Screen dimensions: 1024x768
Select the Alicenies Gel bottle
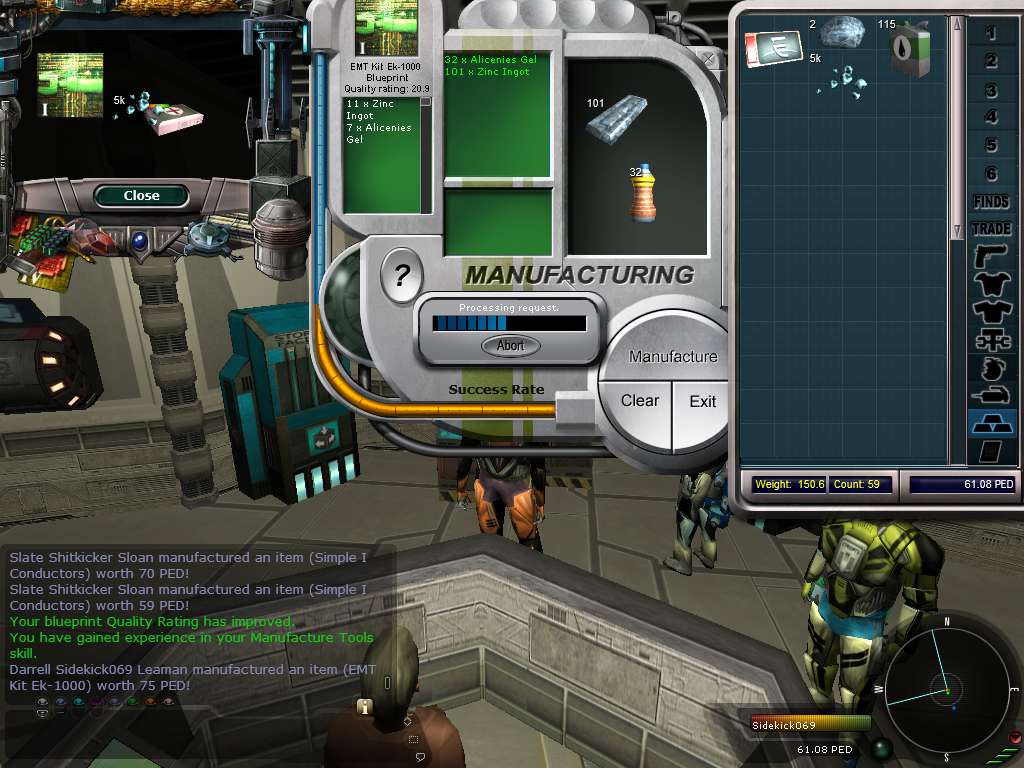pos(644,193)
